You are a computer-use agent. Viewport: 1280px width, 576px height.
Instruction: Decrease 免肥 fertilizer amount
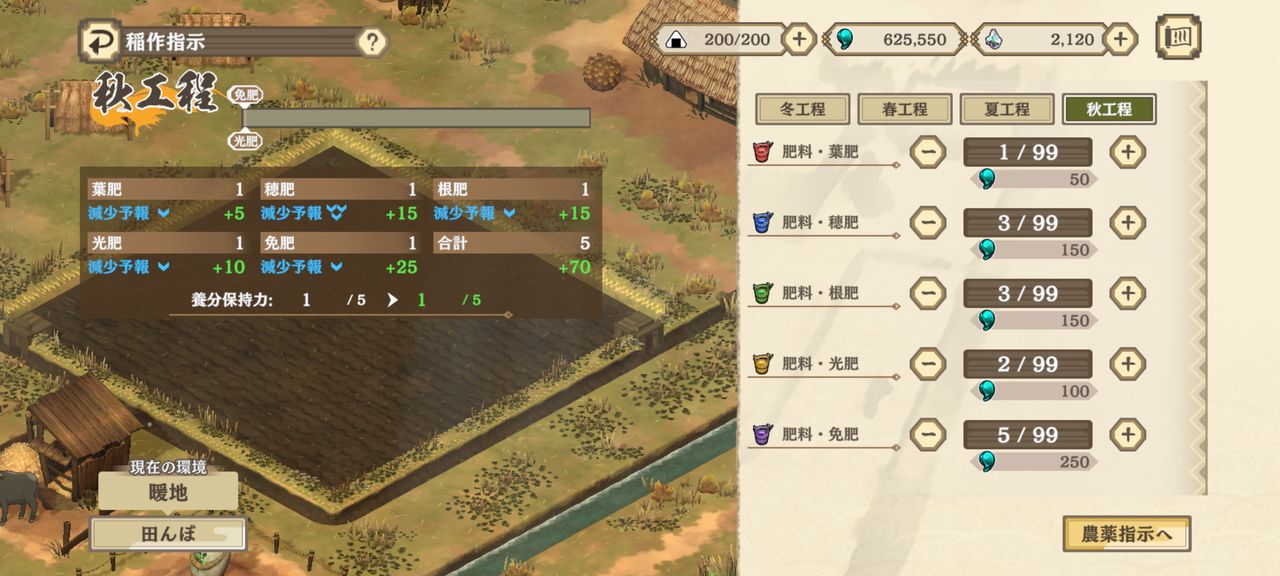click(x=928, y=434)
